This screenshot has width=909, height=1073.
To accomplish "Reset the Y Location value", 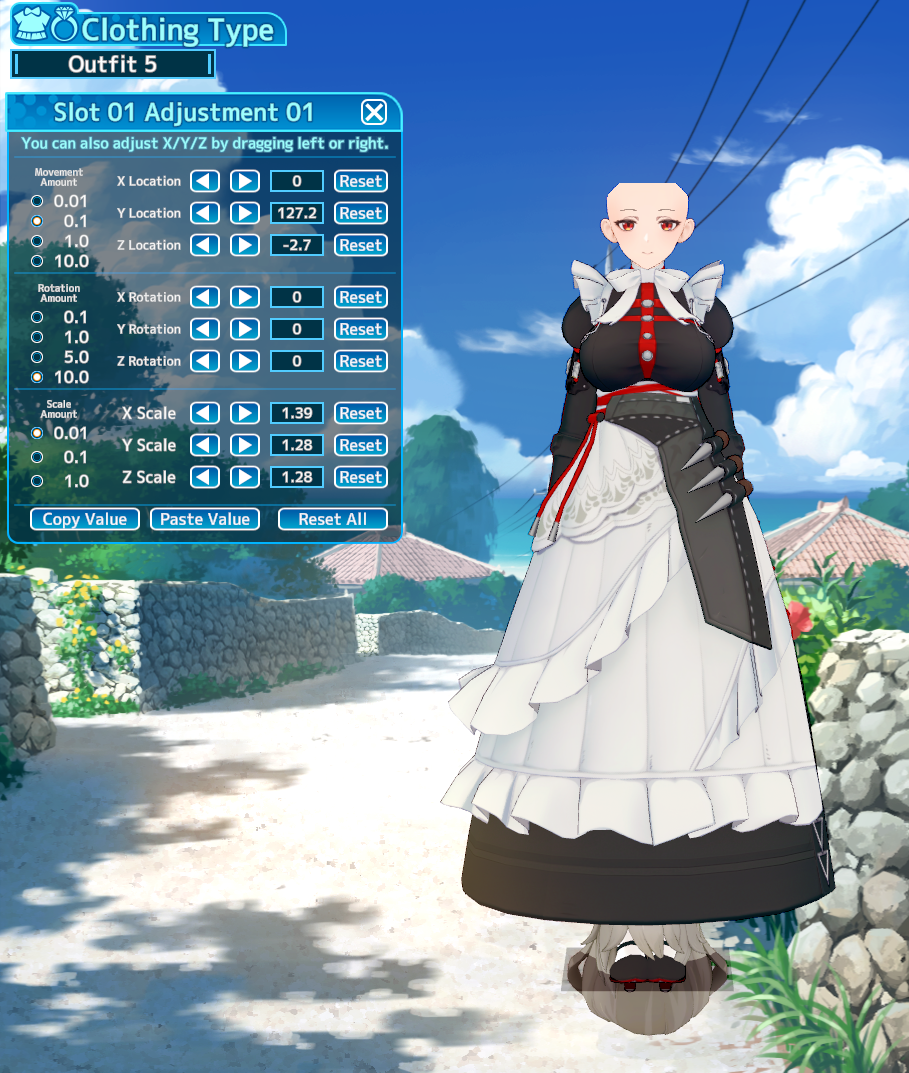I will 360,213.
